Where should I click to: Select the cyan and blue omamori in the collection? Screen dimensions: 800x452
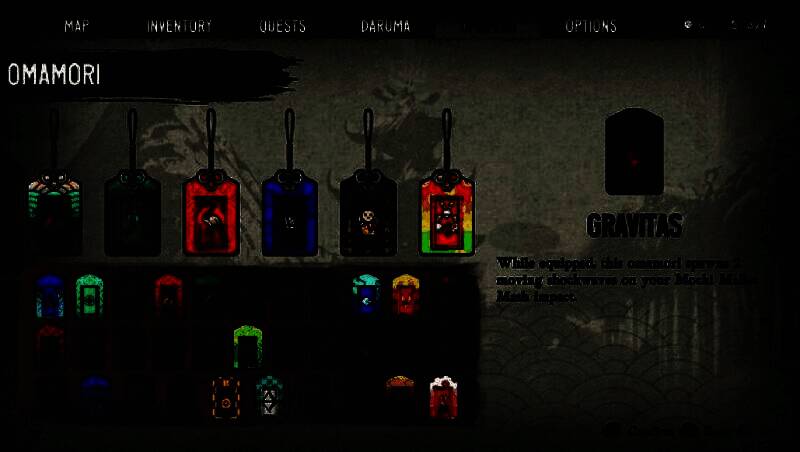pos(366,294)
